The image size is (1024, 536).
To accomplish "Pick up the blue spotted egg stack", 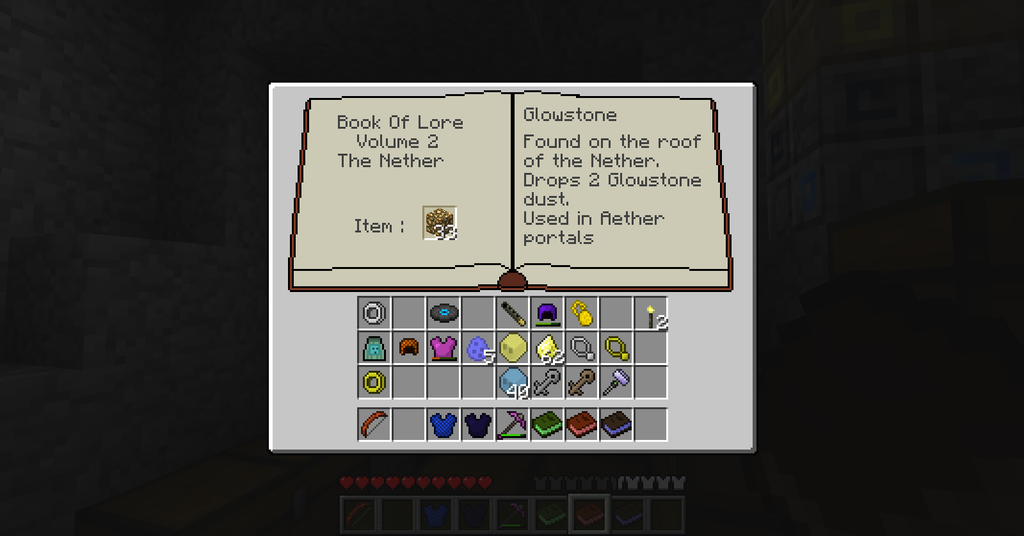I will coord(478,348).
